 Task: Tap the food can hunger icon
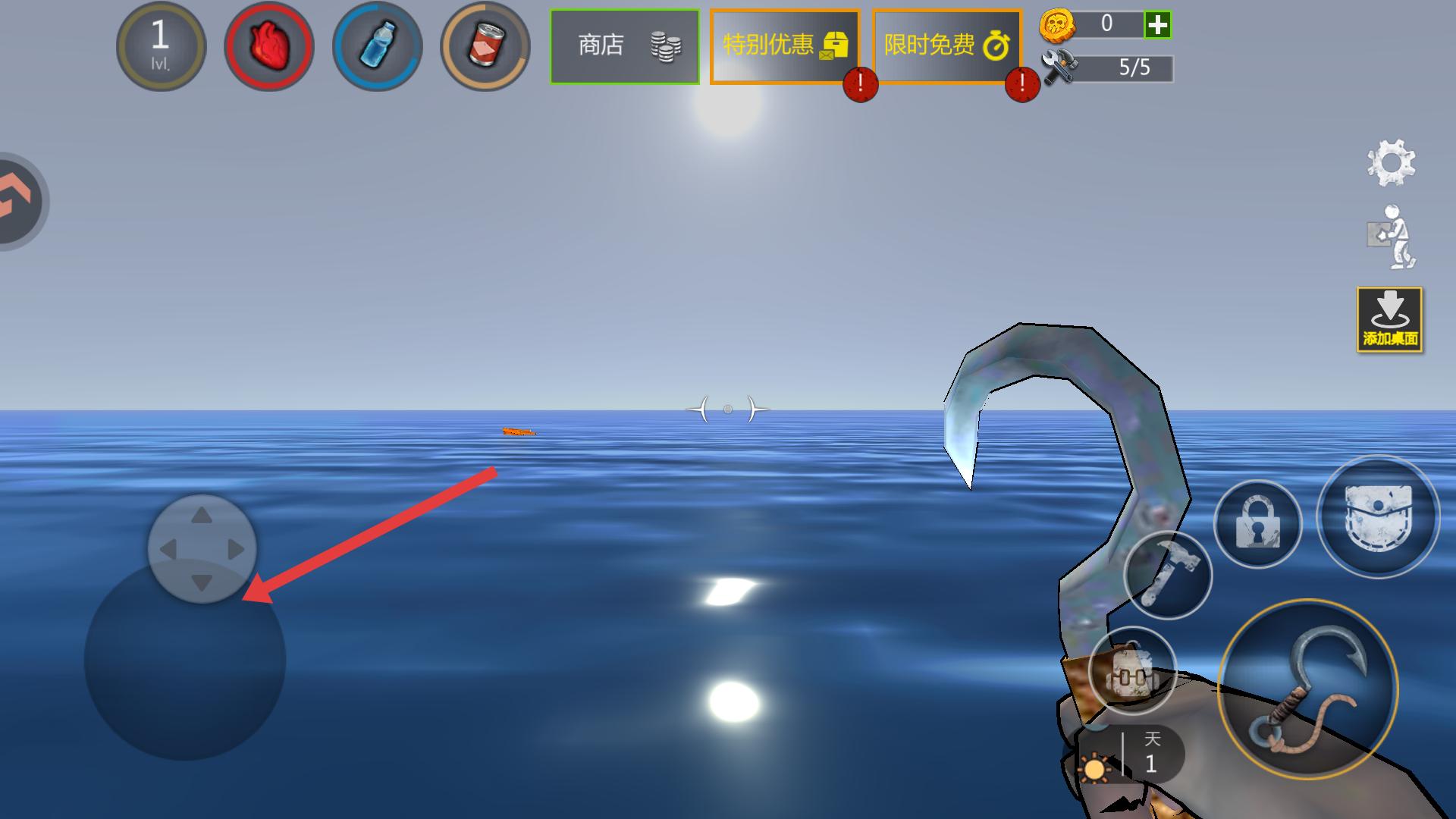(485, 46)
